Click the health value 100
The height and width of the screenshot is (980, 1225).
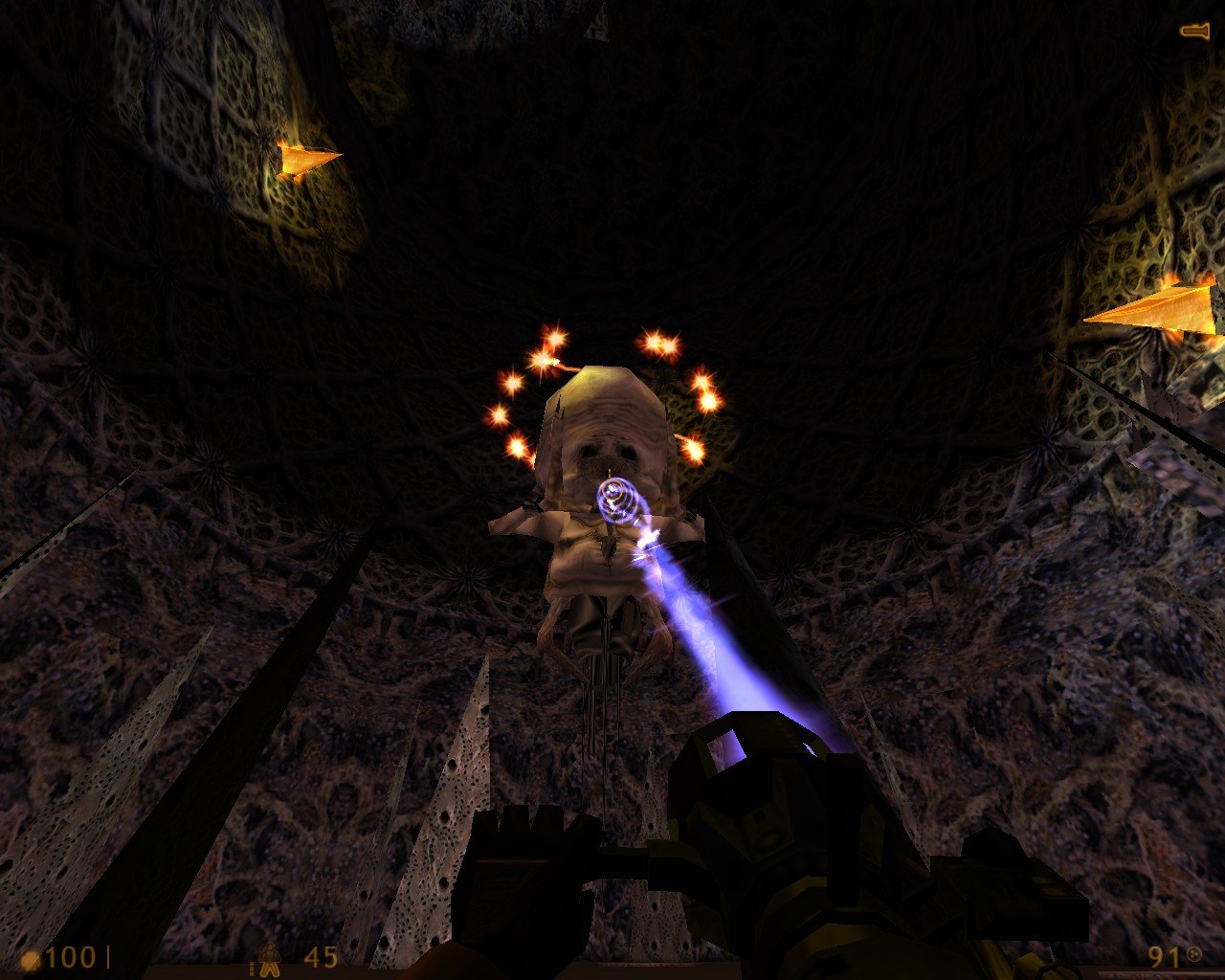69,957
